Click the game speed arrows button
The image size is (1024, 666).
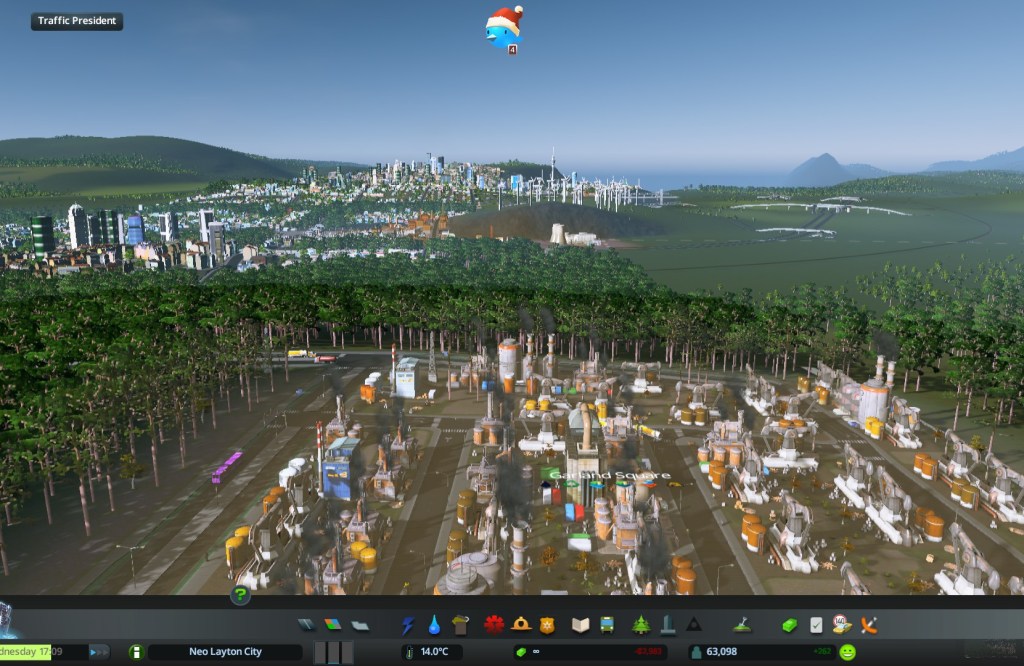(99, 652)
